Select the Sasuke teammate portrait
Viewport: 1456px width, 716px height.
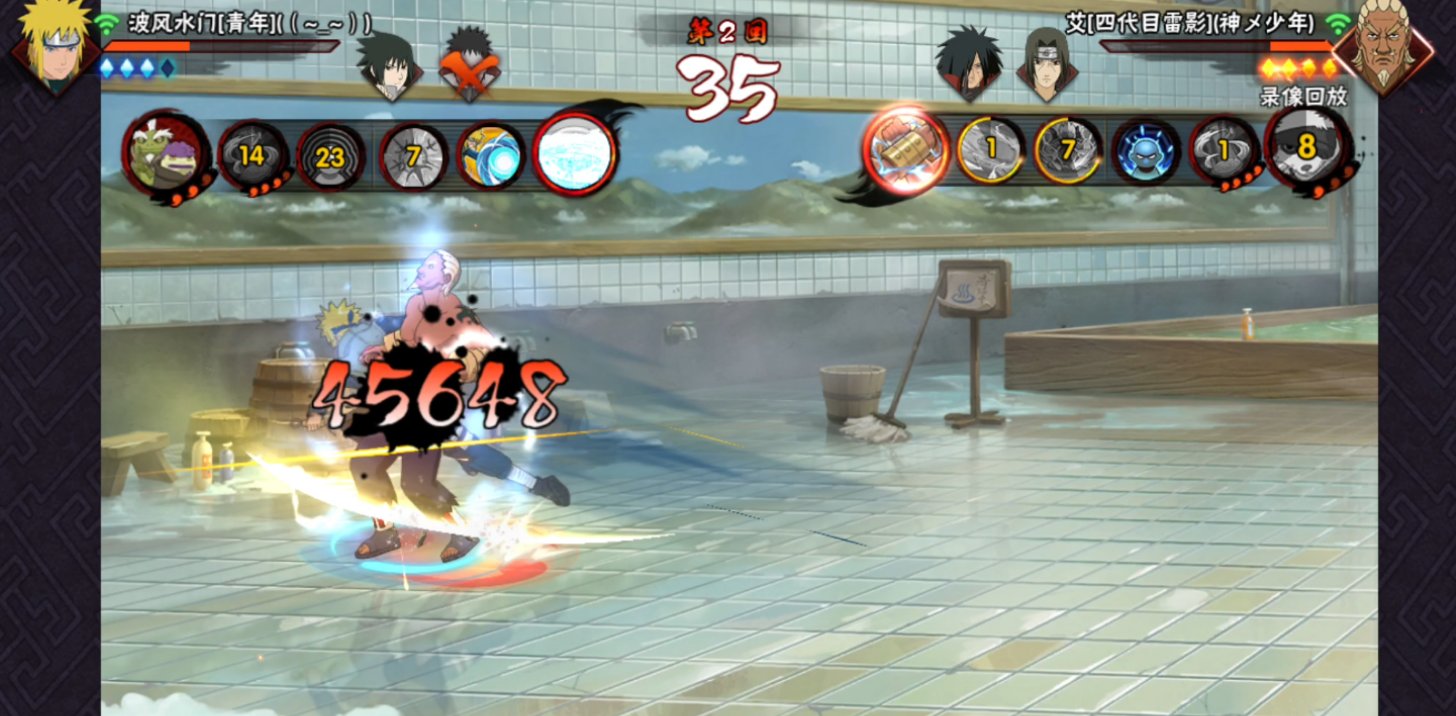(x=389, y=65)
